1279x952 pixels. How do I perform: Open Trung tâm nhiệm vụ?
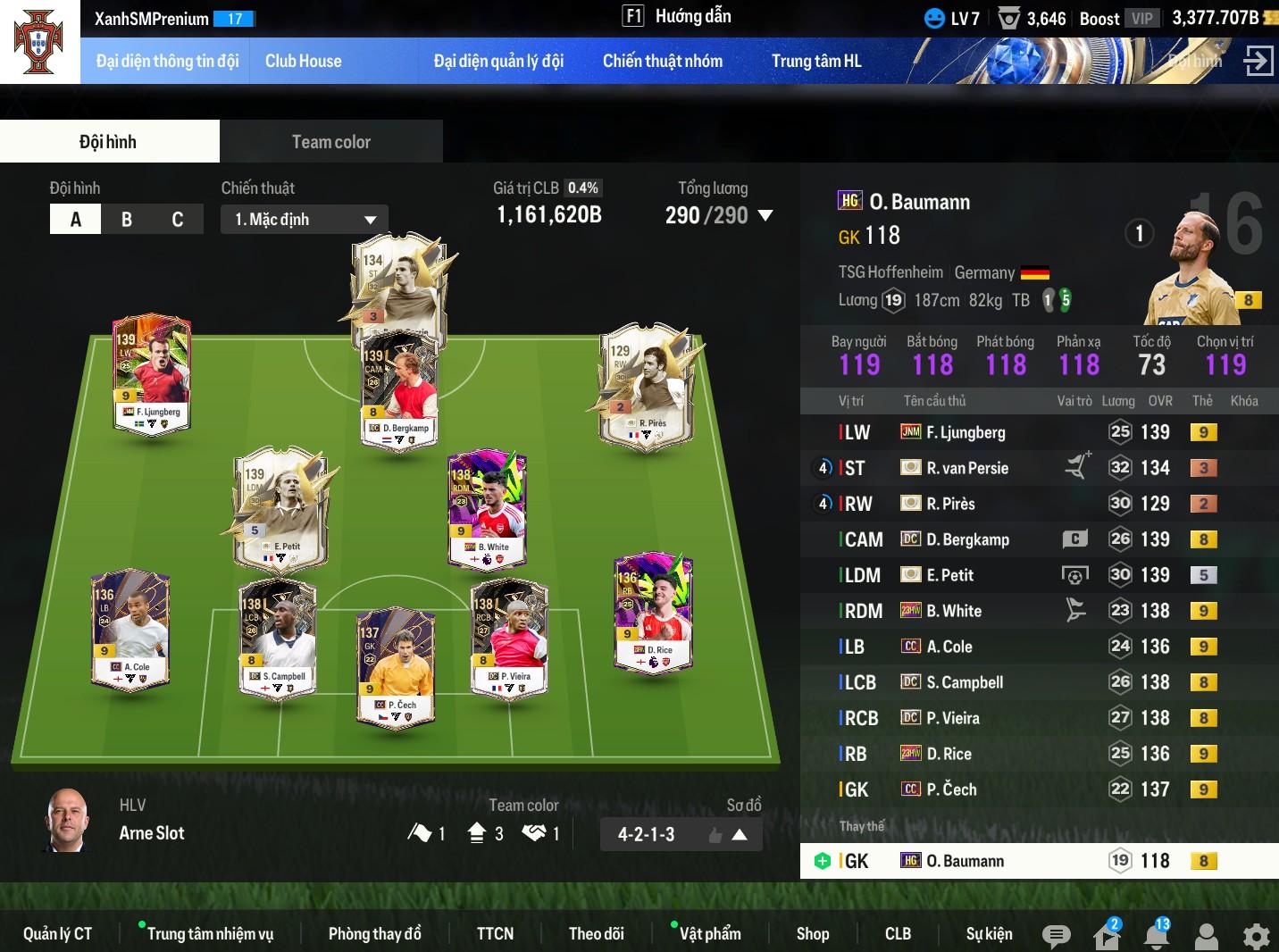[x=210, y=933]
